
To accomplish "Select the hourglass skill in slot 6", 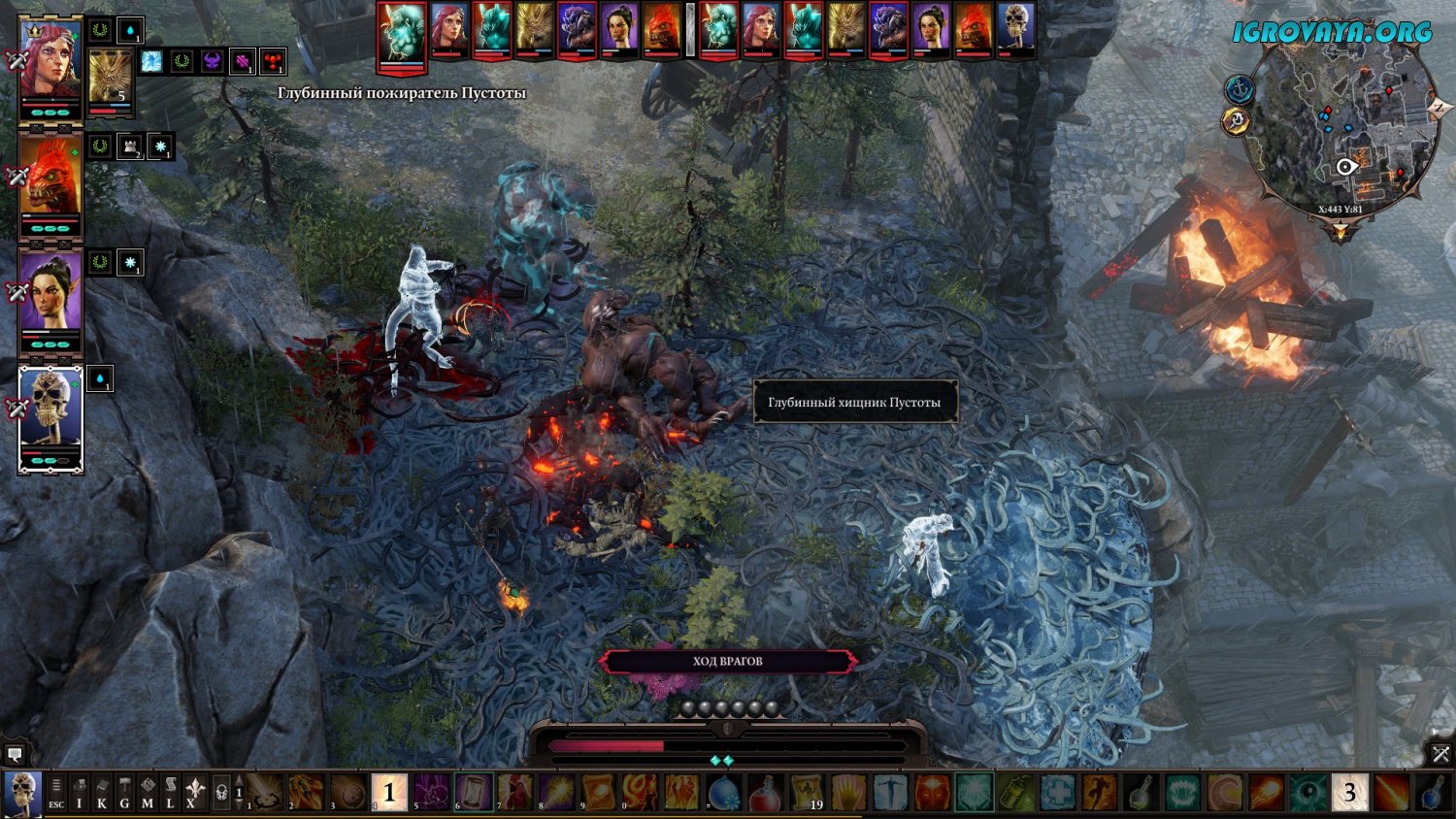I will pos(474,793).
